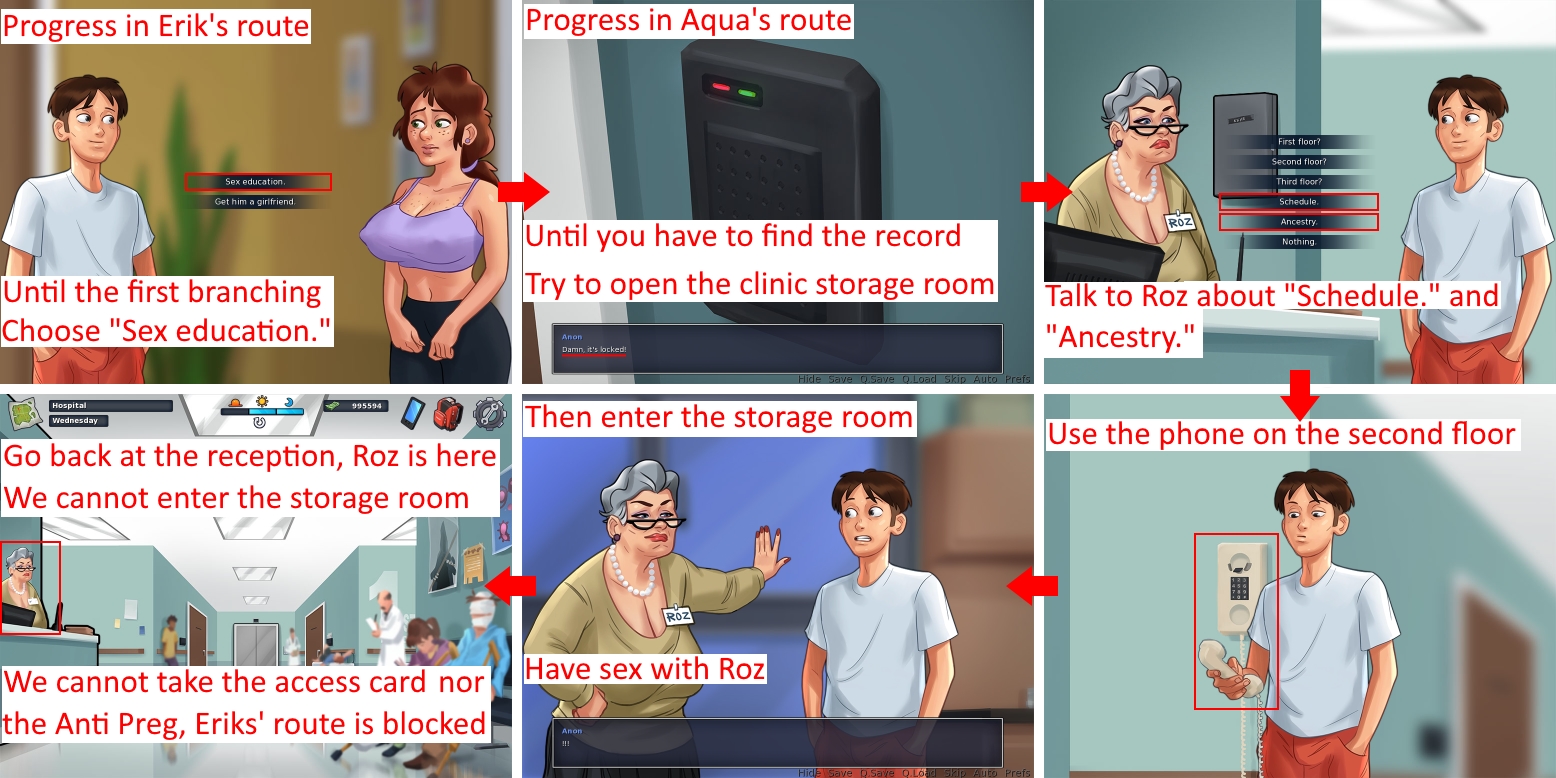1556x778 pixels.
Task: Ask Roz about "First floor?"
Action: pos(1299,142)
